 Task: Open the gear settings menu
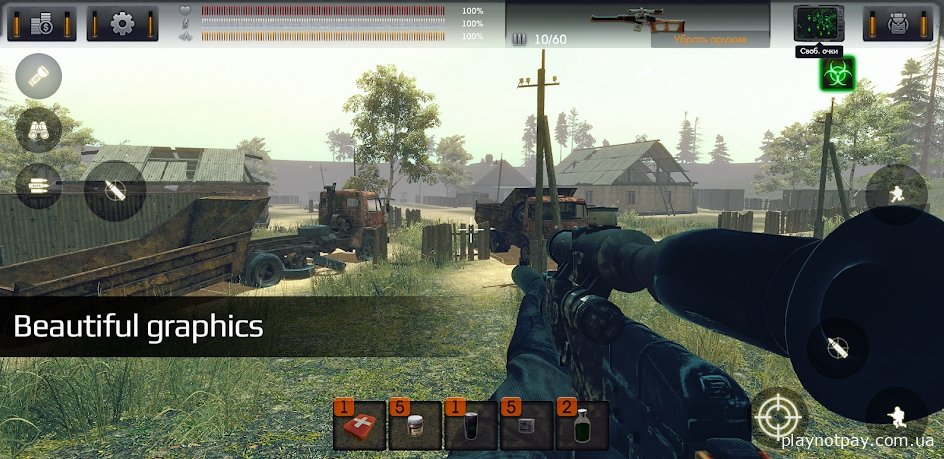pyautogui.click(x=122, y=23)
